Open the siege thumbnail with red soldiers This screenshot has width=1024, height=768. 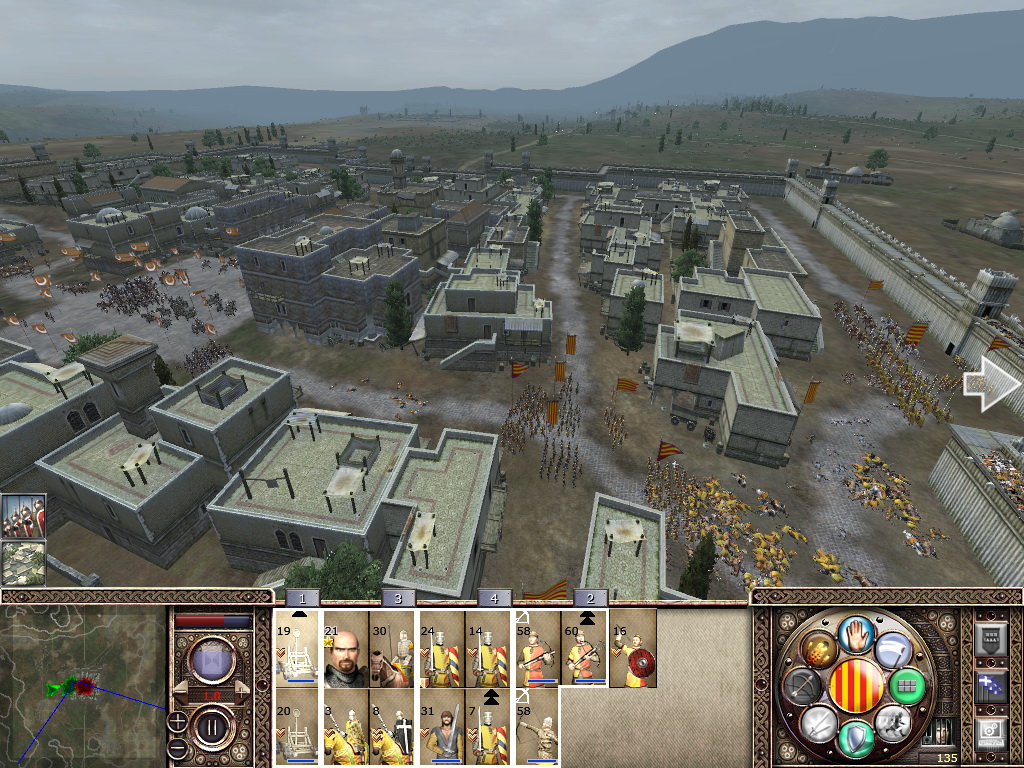(23, 516)
